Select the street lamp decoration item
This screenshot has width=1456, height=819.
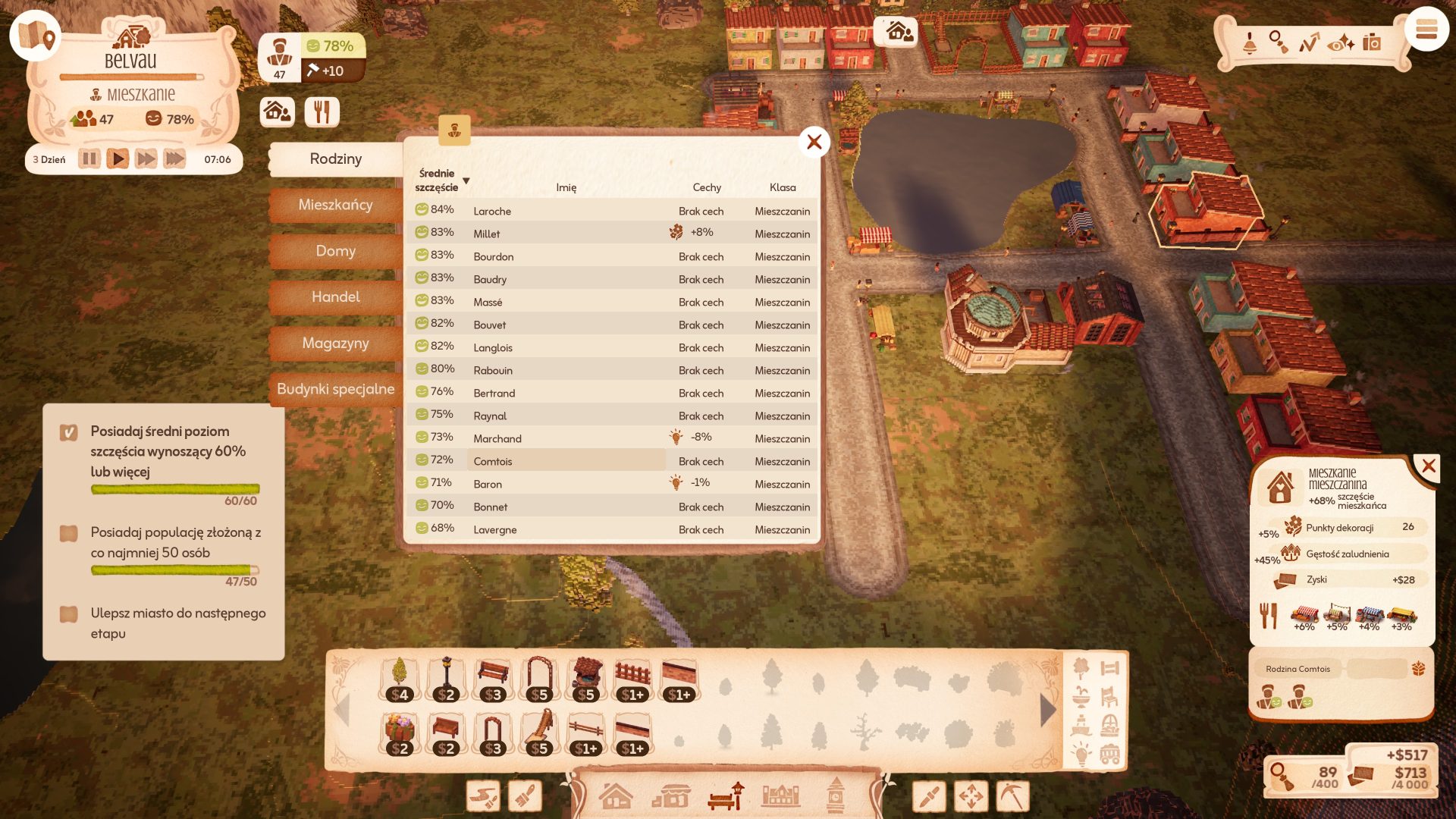[x=446, y=679]
